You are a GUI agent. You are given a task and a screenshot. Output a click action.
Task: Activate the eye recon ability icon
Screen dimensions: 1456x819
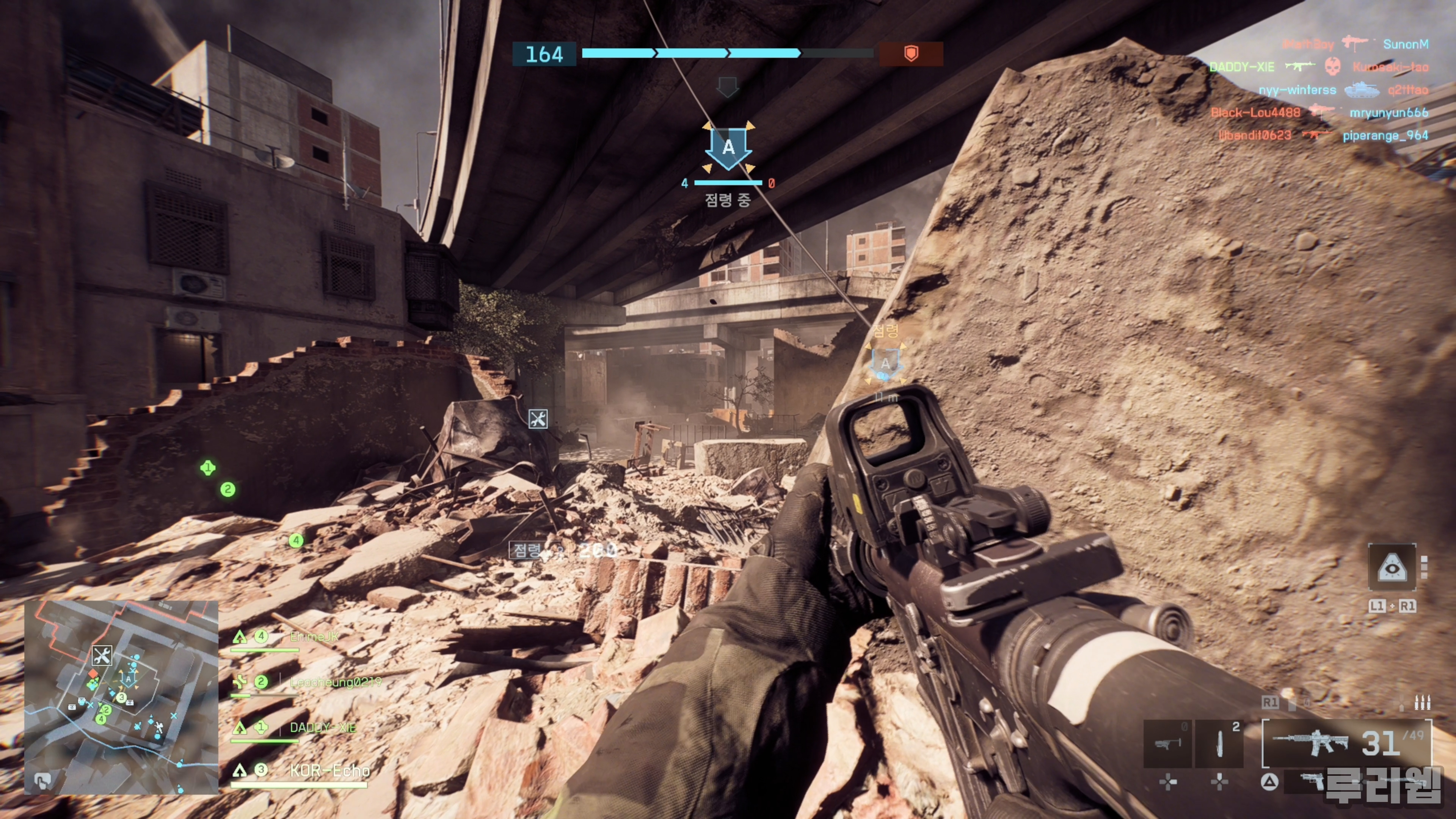pyautogui.click(x=1392, y=568)
